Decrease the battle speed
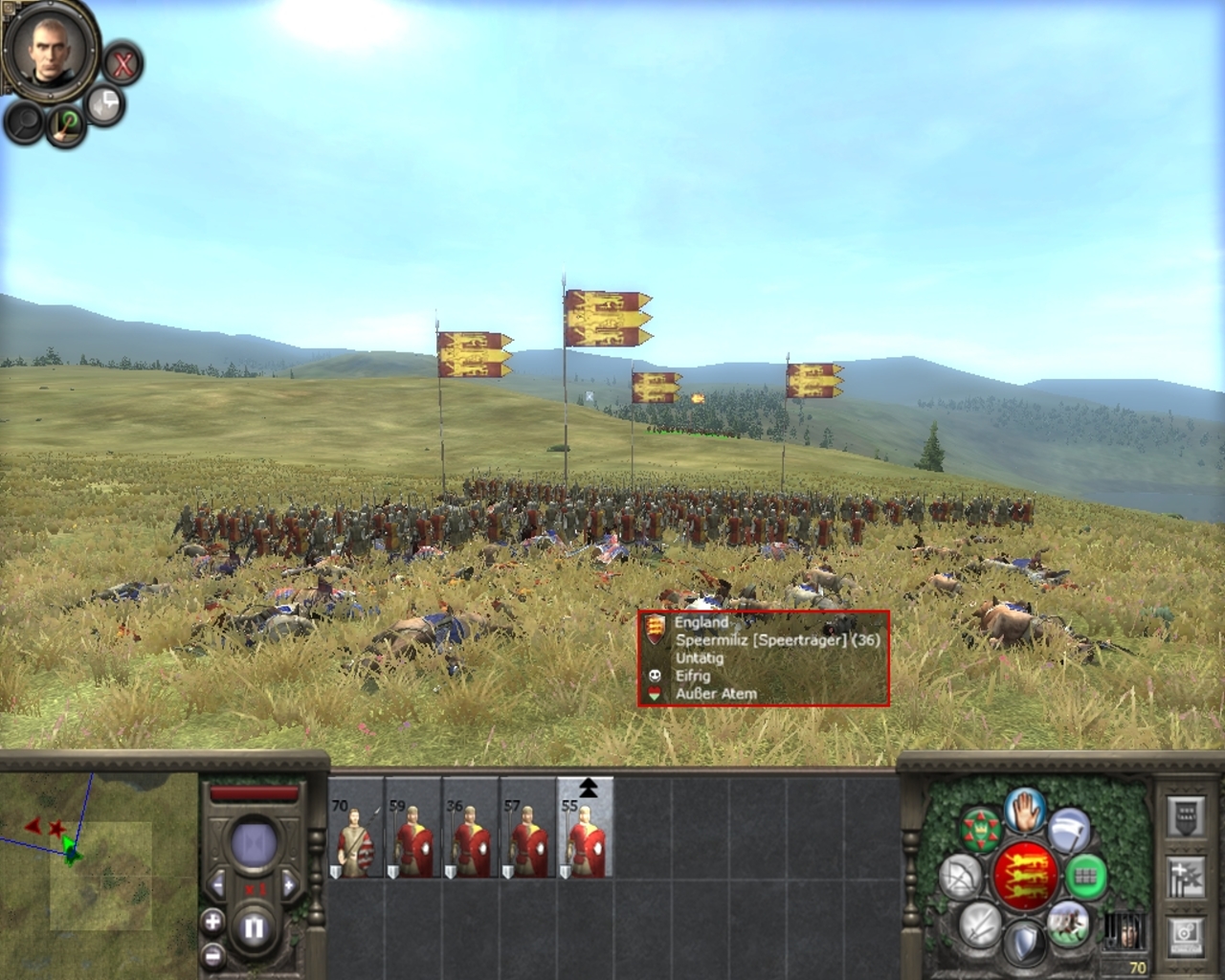This screenshot has height=980, width=1225. [218, 884]
